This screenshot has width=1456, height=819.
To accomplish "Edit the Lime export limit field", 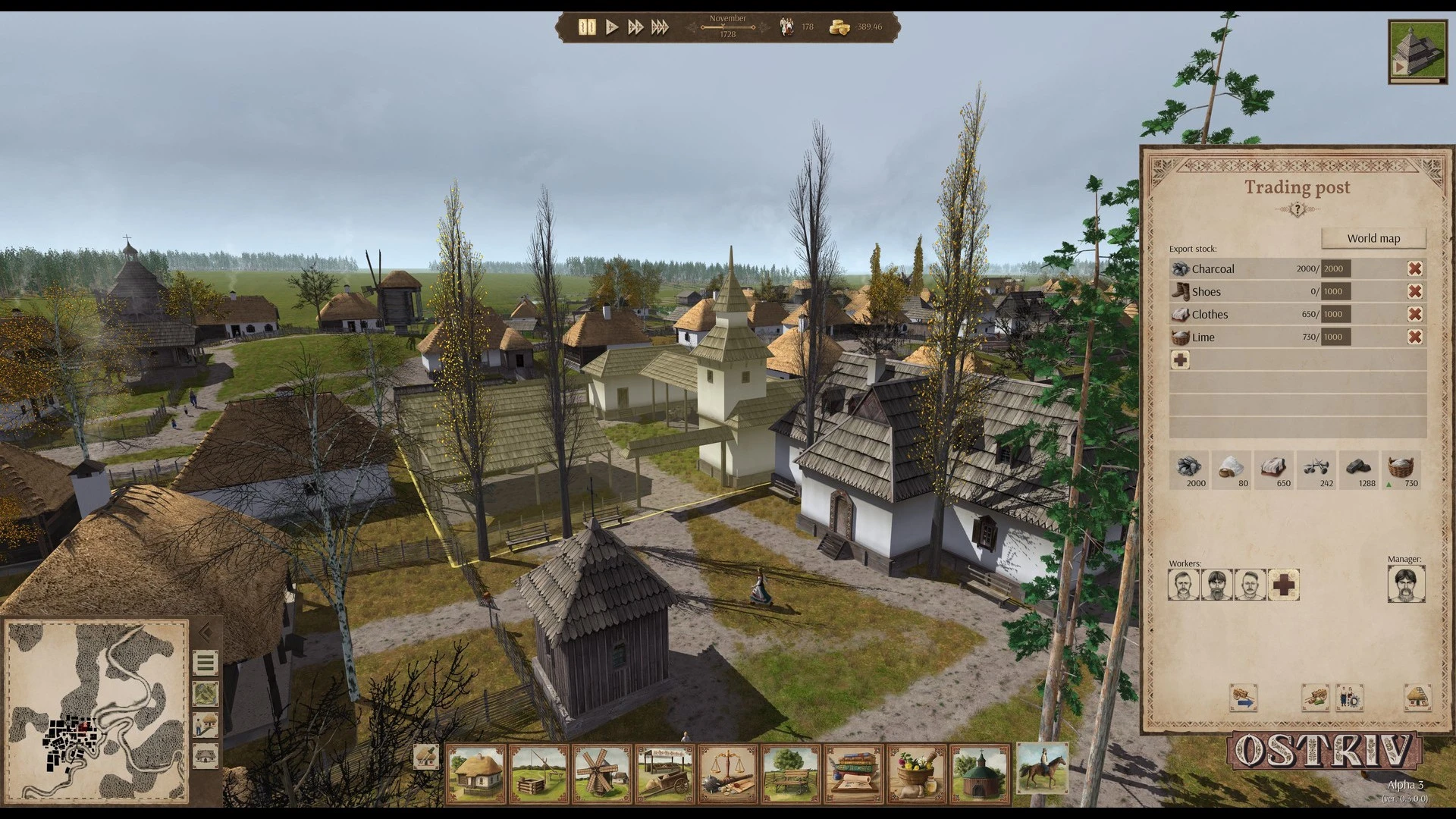I will [x=1335, y=337].
